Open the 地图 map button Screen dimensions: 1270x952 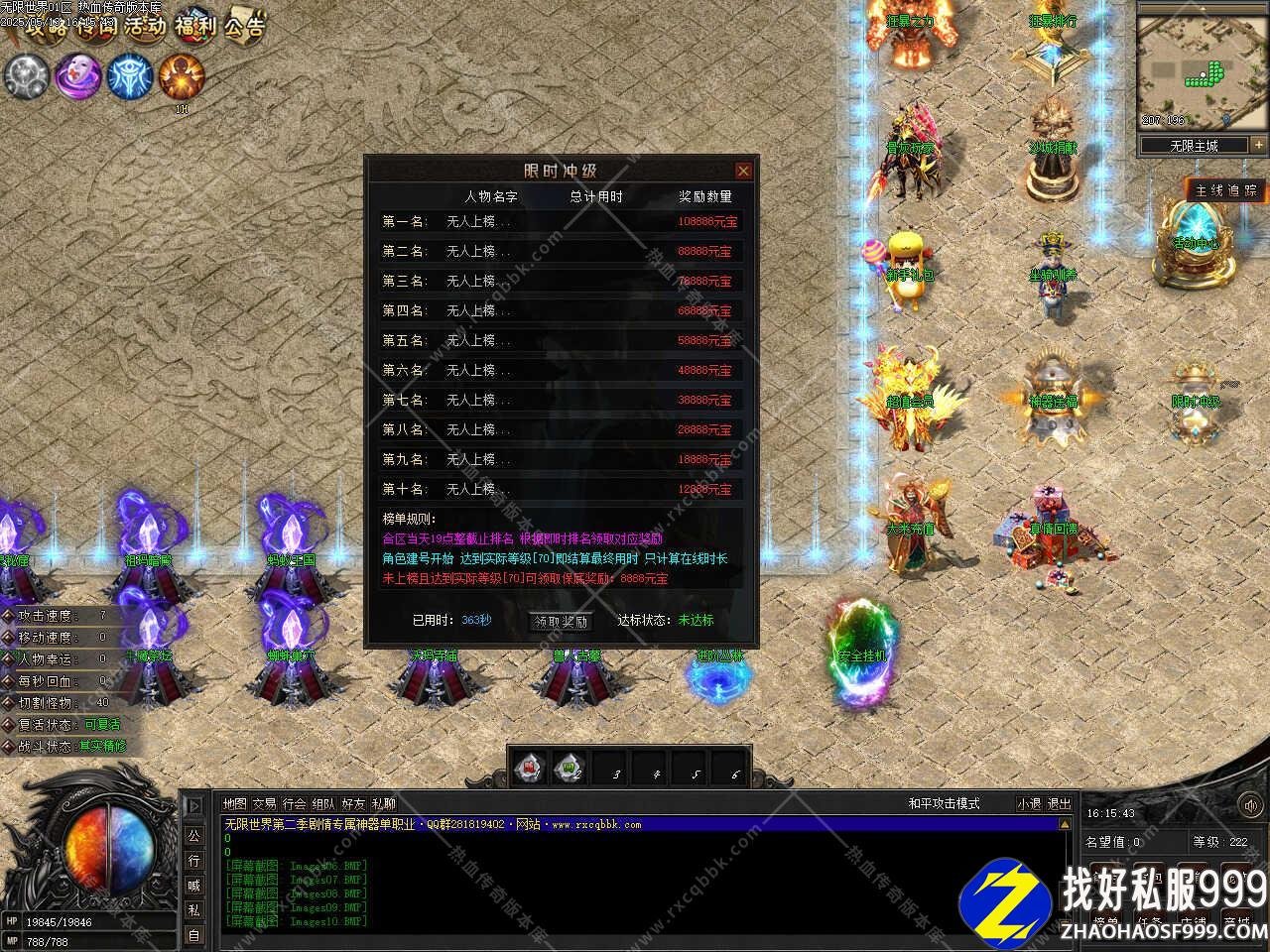[235, 804]
